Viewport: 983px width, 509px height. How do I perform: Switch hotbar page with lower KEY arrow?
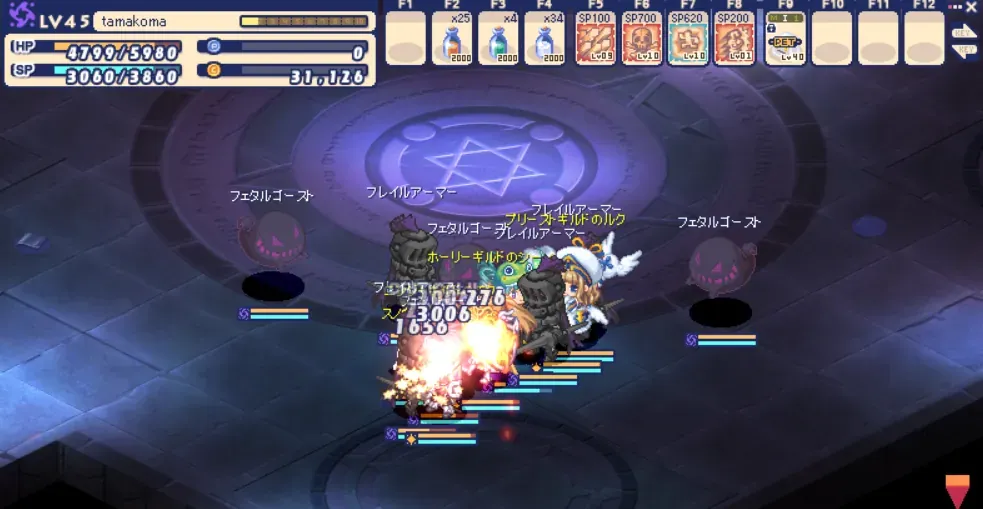click(x=964, y=51)
